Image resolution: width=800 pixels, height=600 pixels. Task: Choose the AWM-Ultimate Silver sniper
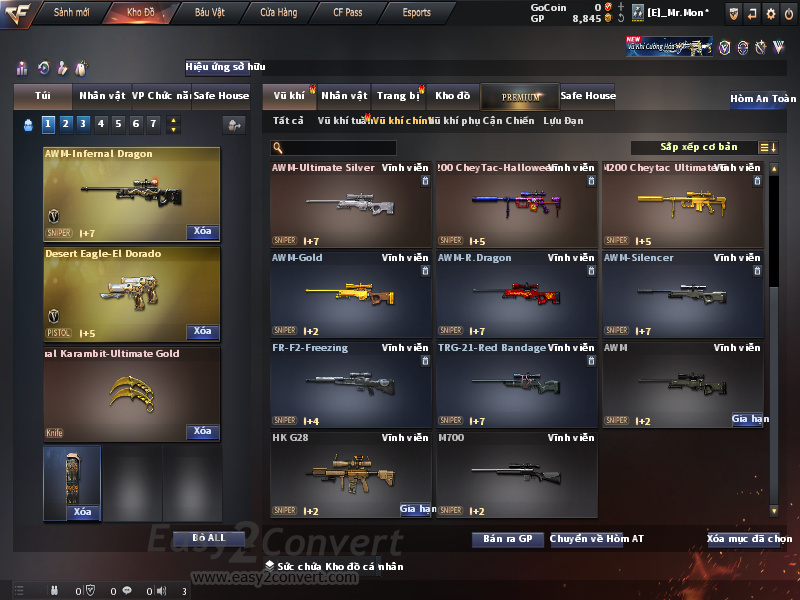click(x=351, y=204)
